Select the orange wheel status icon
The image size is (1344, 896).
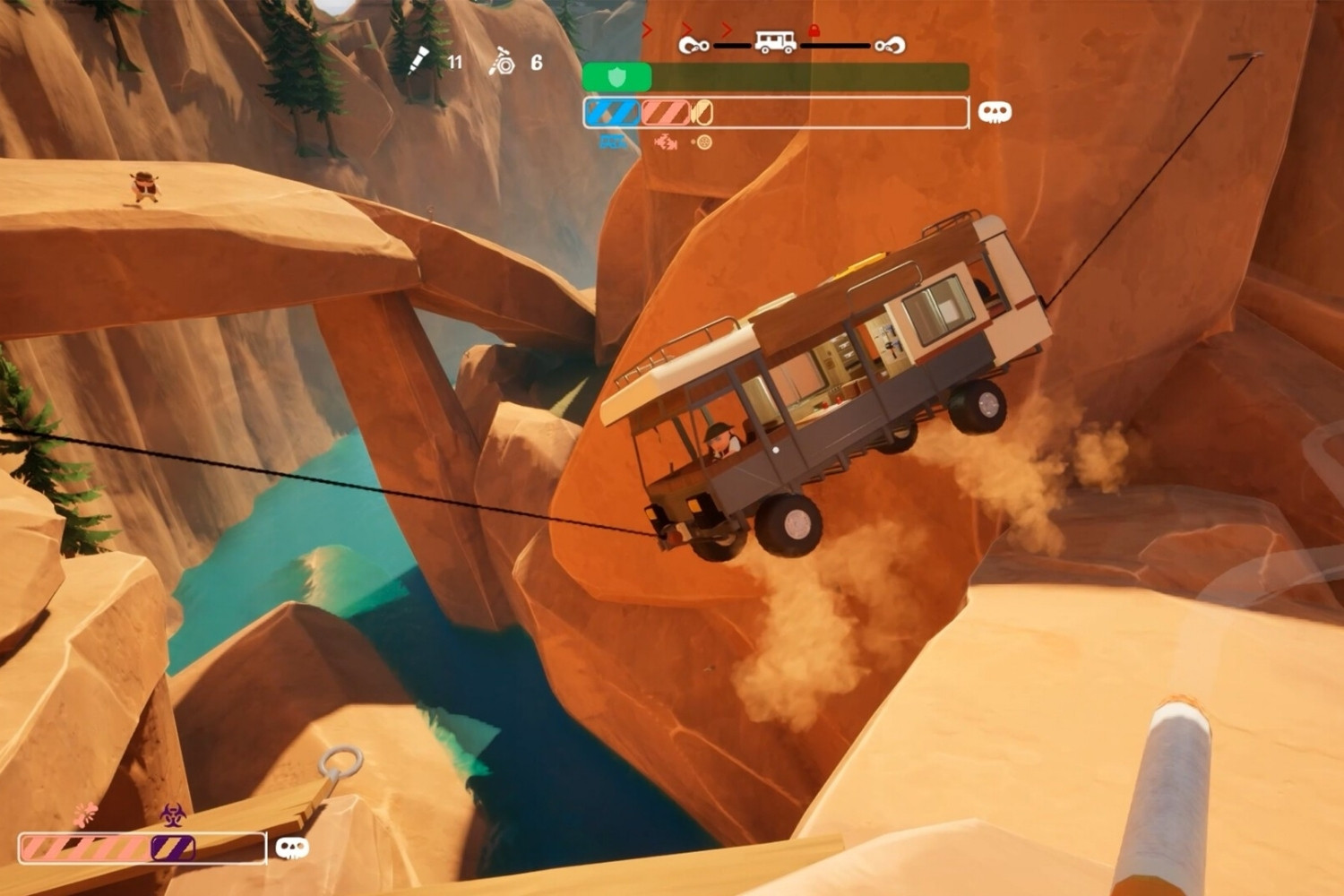[x=703, y=142]
